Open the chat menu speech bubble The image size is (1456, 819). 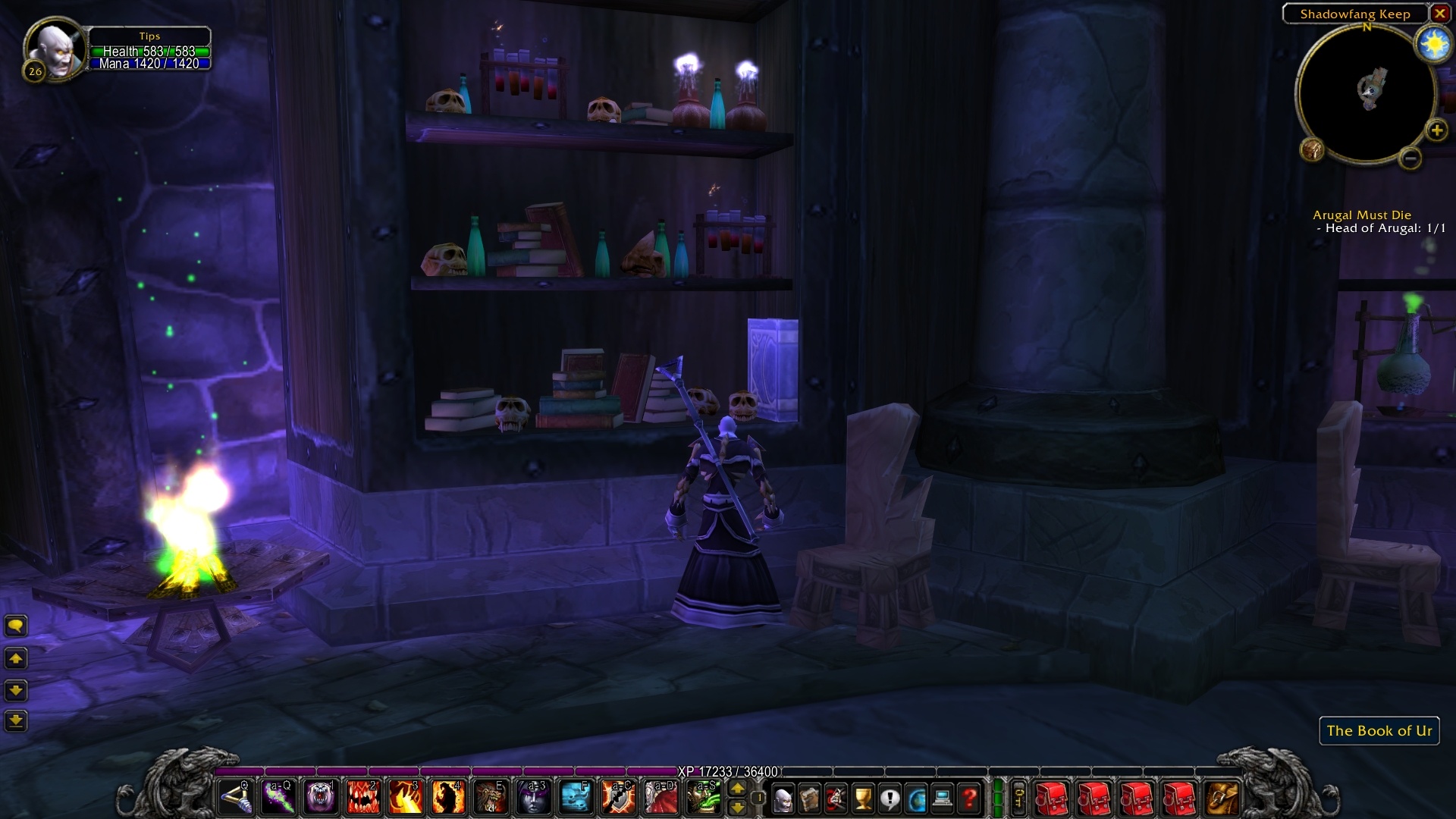tap(15, 626)
